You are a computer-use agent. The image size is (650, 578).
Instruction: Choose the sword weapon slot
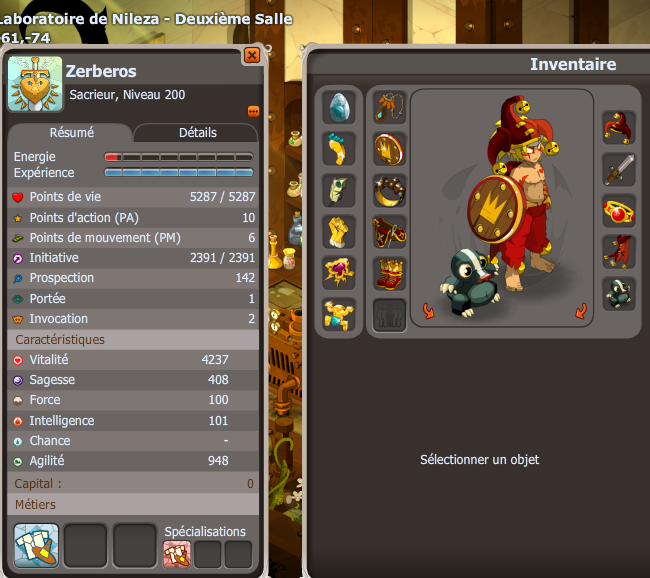tap(619, 169)
